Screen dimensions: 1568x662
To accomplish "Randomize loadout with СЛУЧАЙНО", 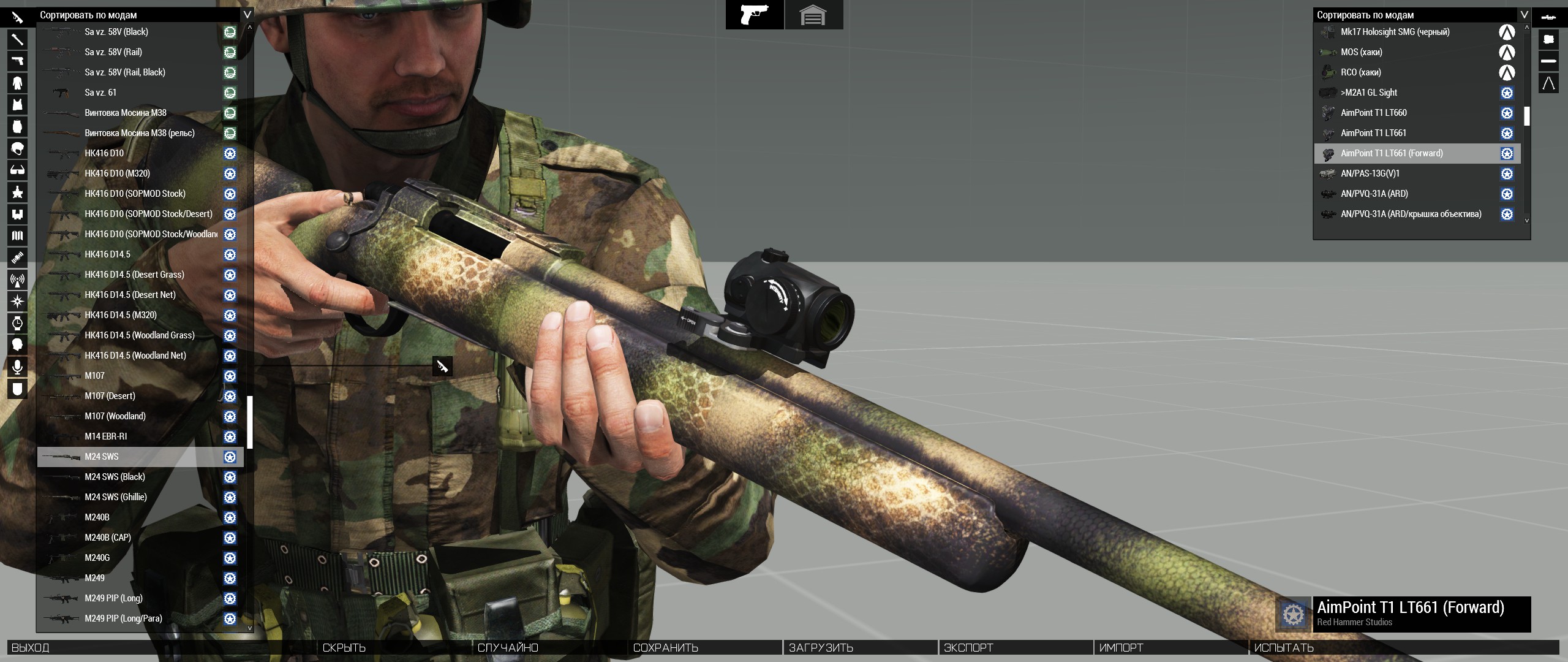I will [508, 648].
